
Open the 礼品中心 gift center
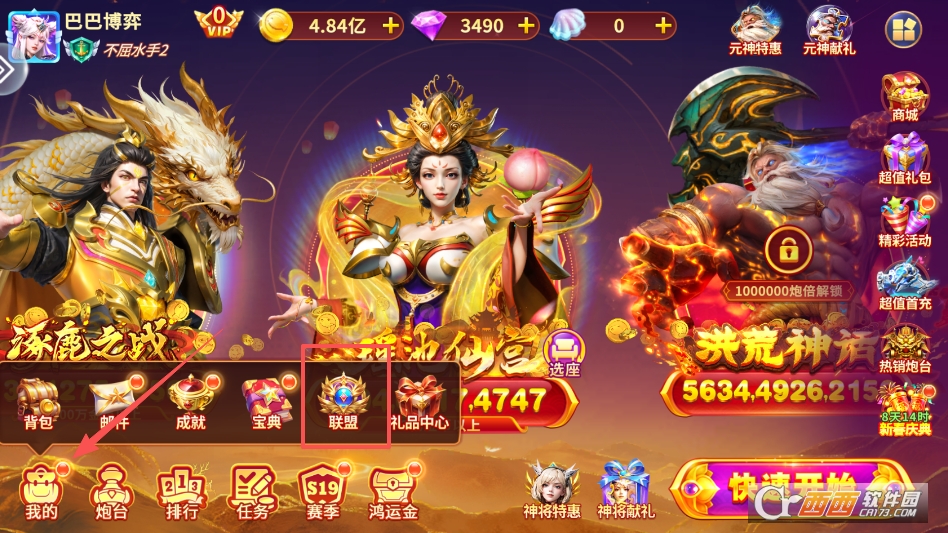(x=421, y=403)
